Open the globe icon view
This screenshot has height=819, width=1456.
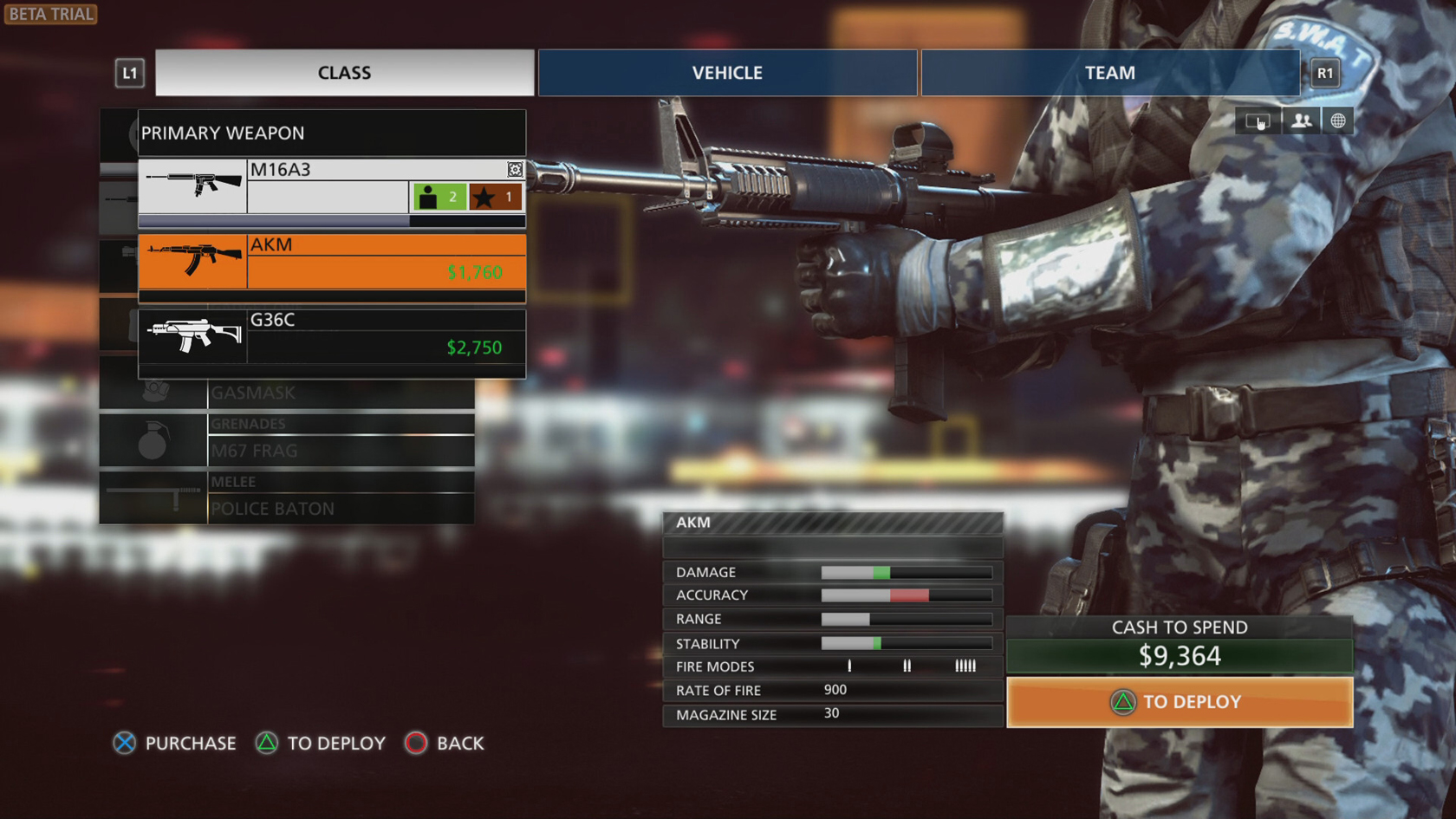1338,120
